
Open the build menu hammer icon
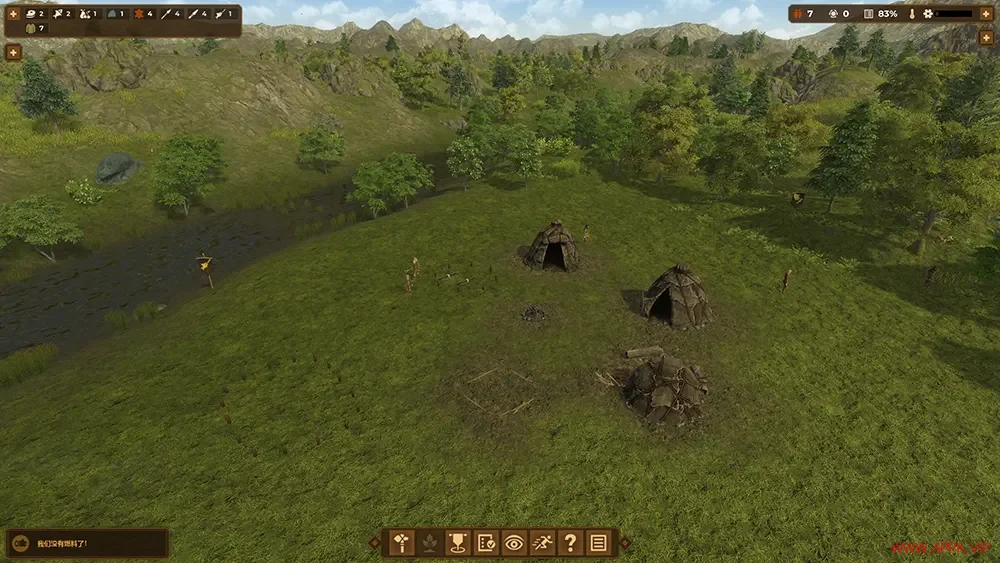coord(402,543)
